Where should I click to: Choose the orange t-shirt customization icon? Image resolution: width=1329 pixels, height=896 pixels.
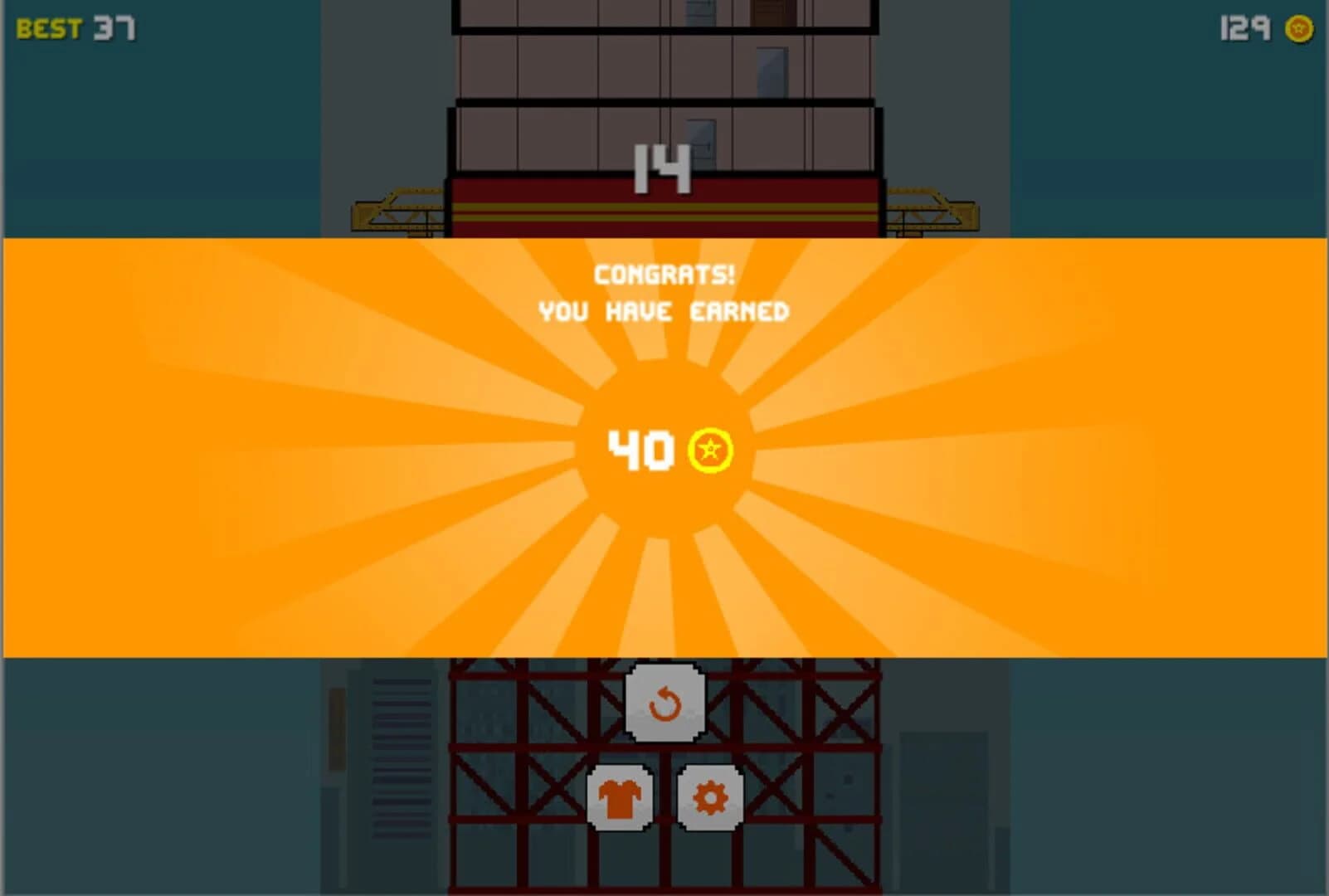(x=619, y=798)
